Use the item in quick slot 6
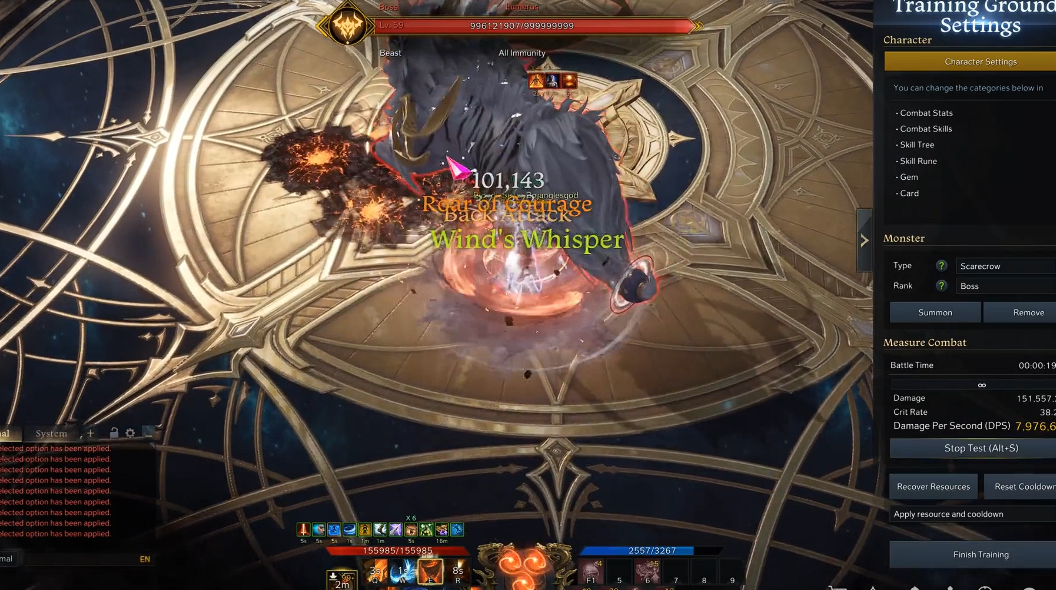The height and width of the screenshot is (590, 1056). [x=647, y=572]
